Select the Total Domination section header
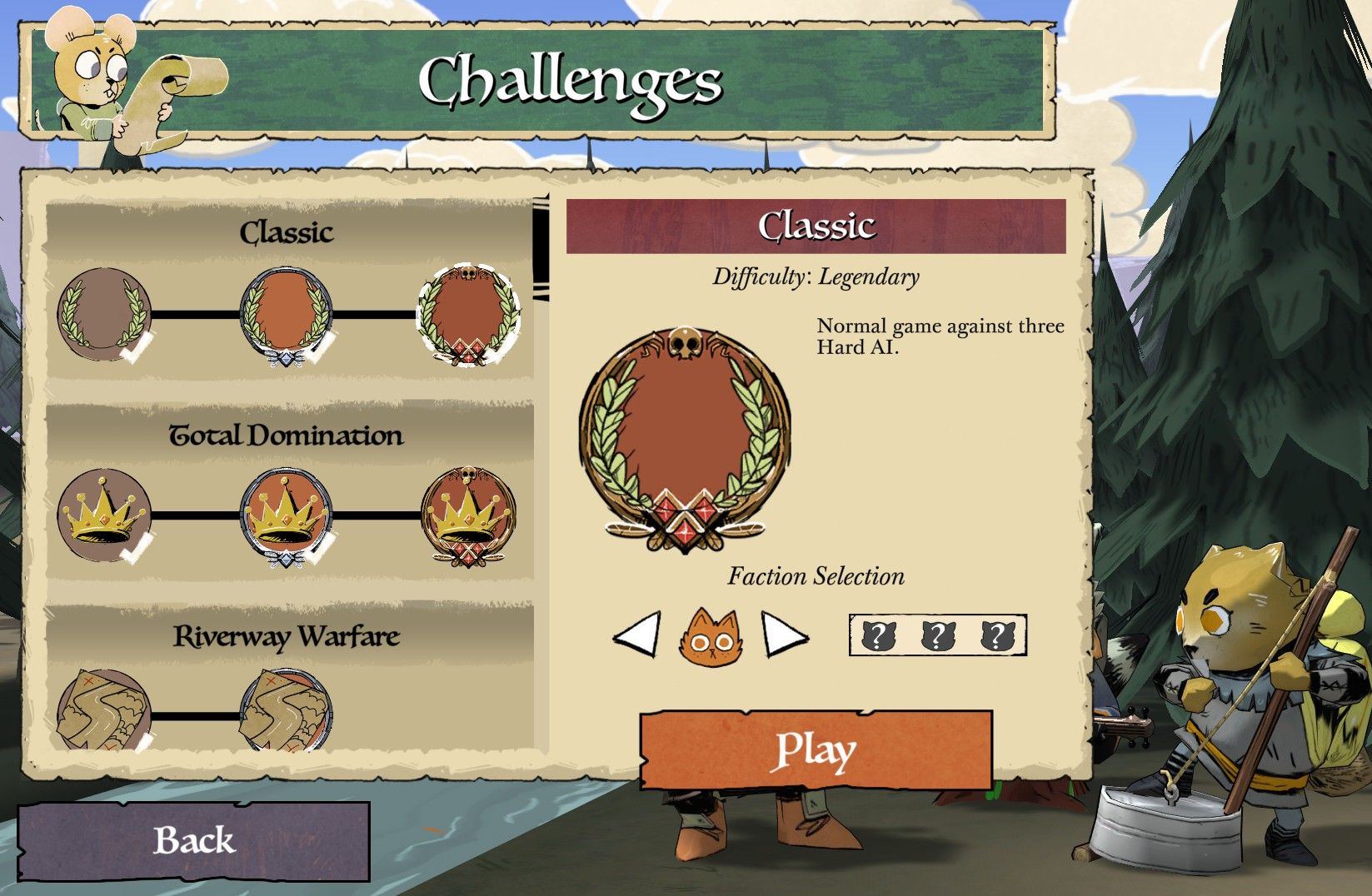The width and height of the screenshot is (1372, 896). point(287,436)
